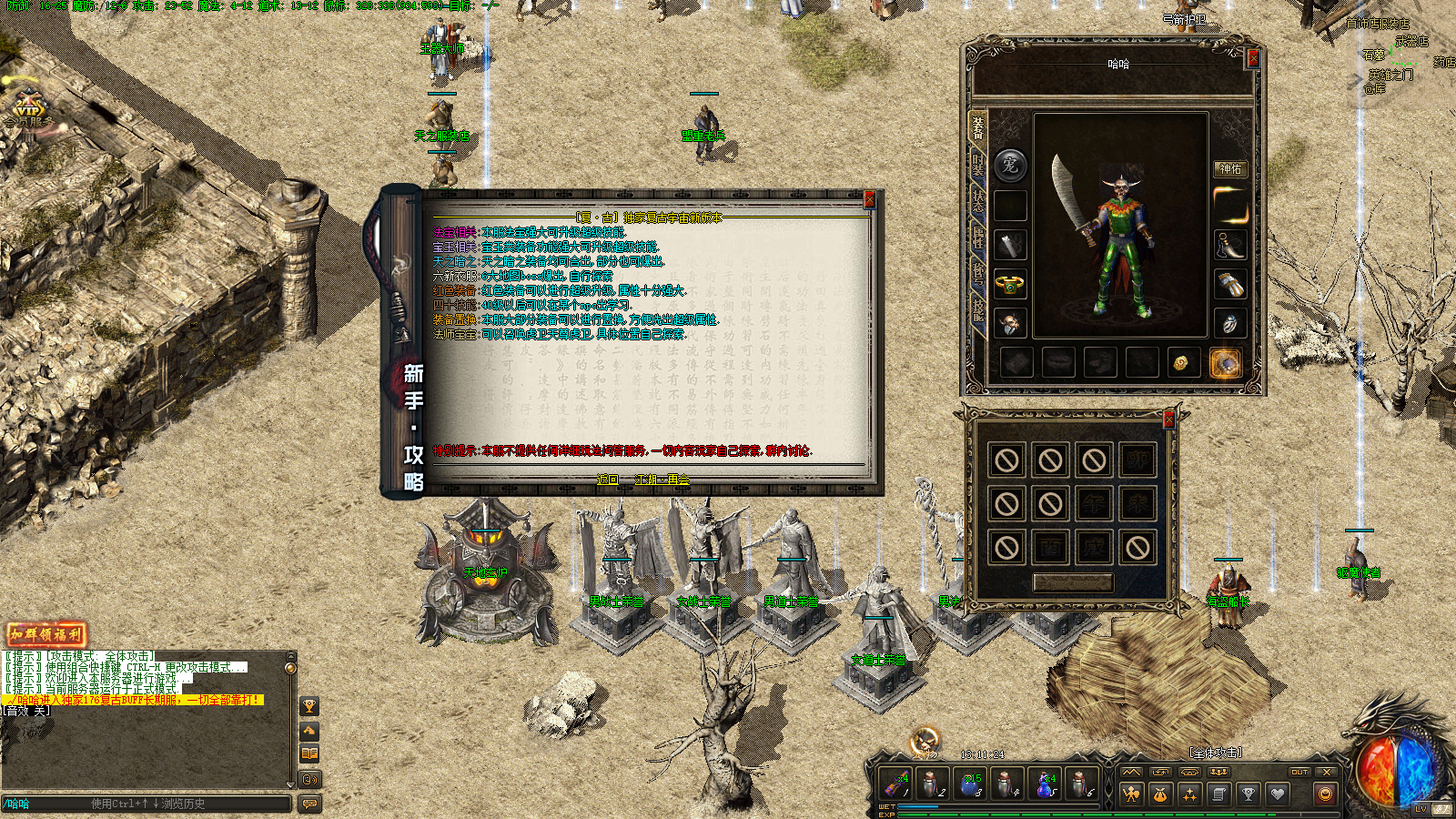
Task: Open the character panel warrior icon
Action: (x=1131, y=794)
